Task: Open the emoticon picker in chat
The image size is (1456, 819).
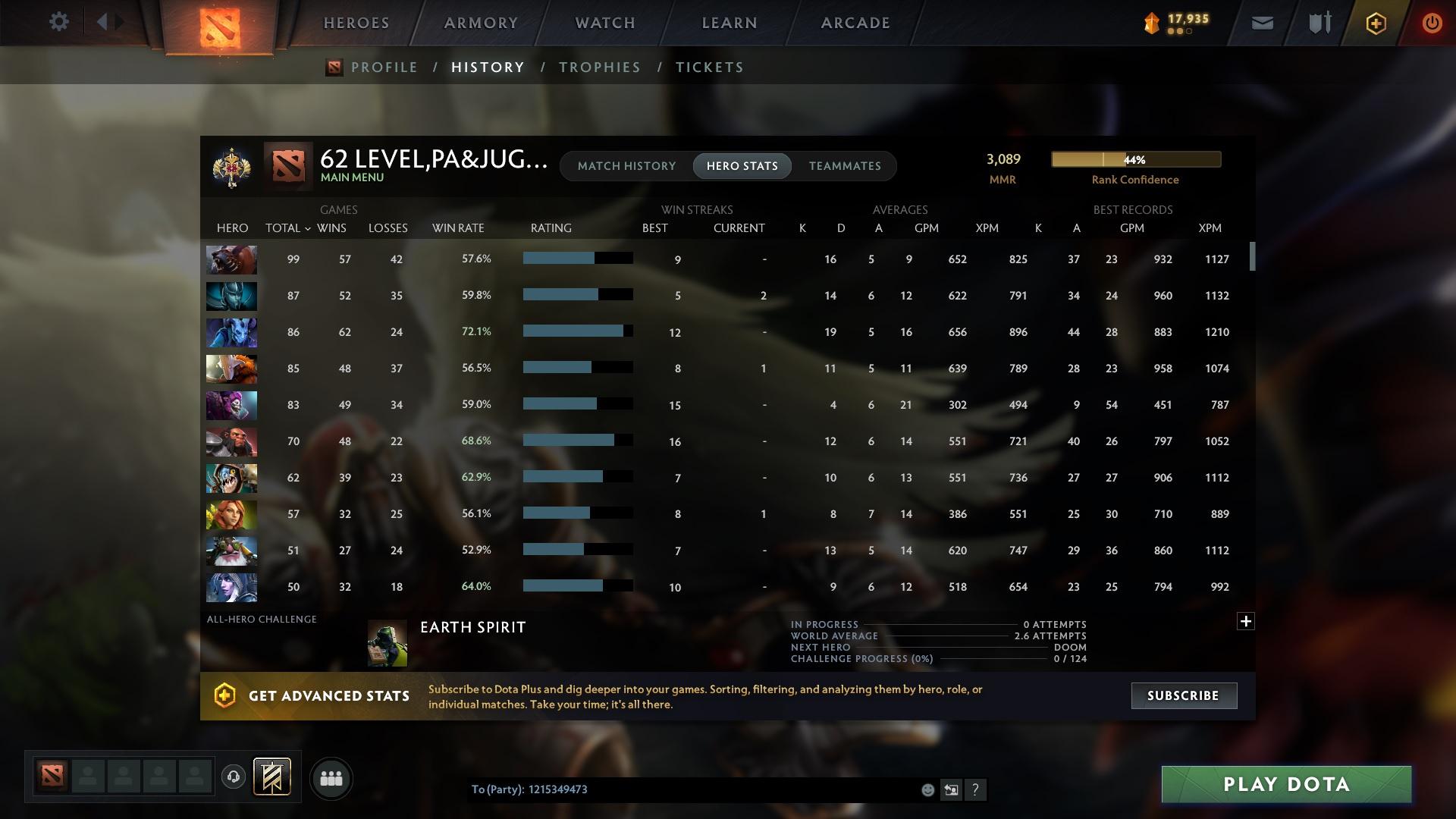Action: [927, 789]
